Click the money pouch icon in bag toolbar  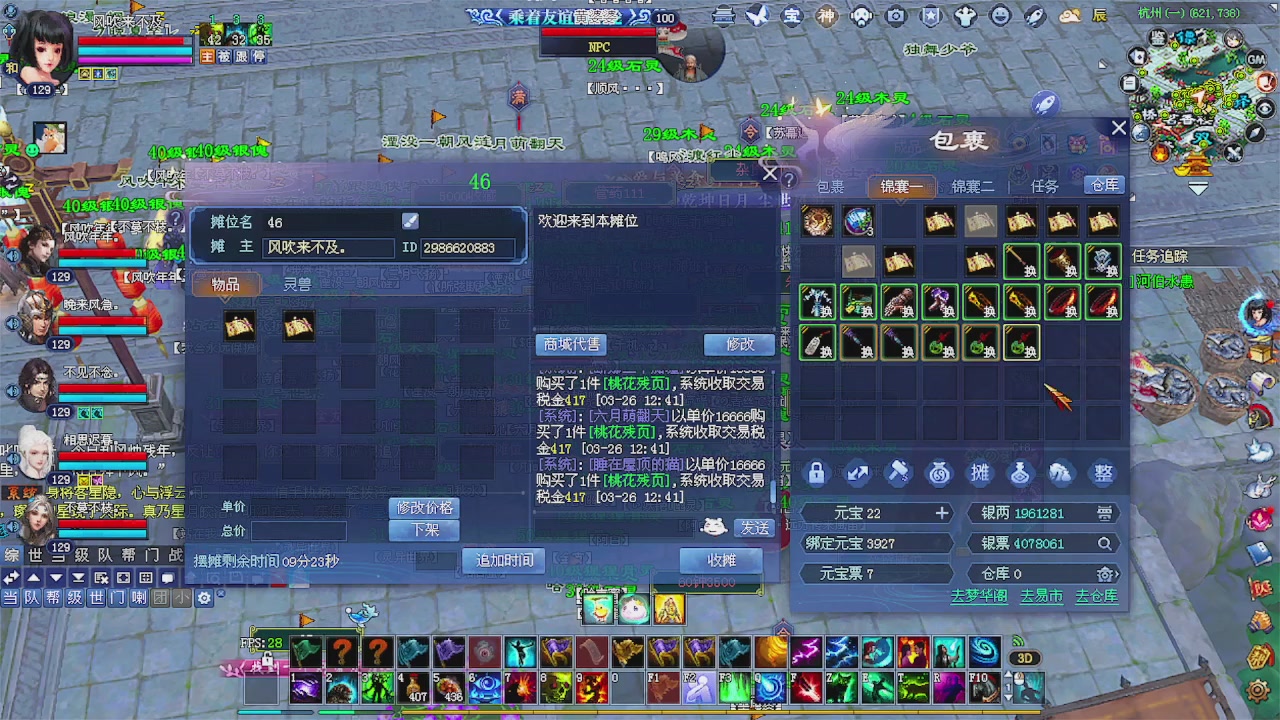coord(938,473)
